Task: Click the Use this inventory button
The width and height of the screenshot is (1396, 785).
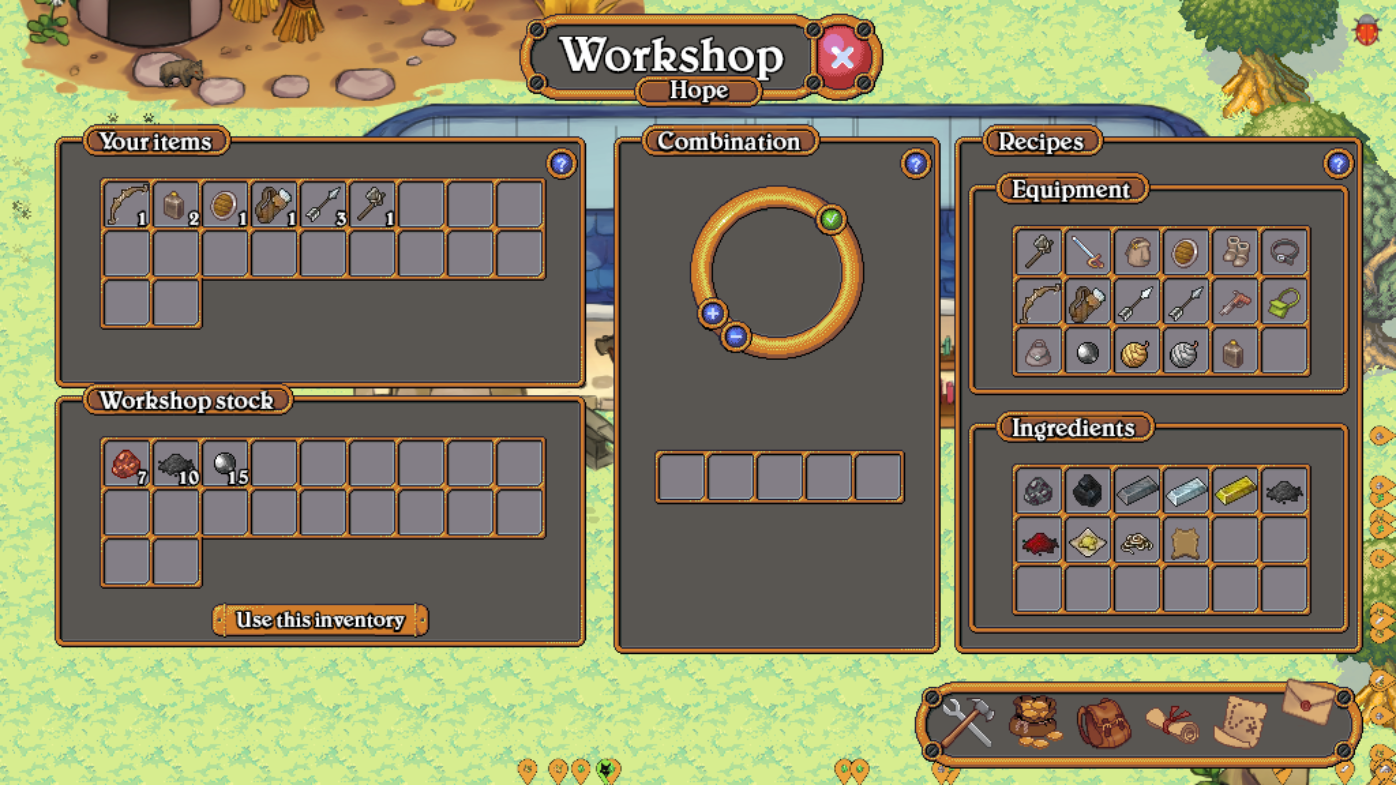Action: click(x=320, y=620)
